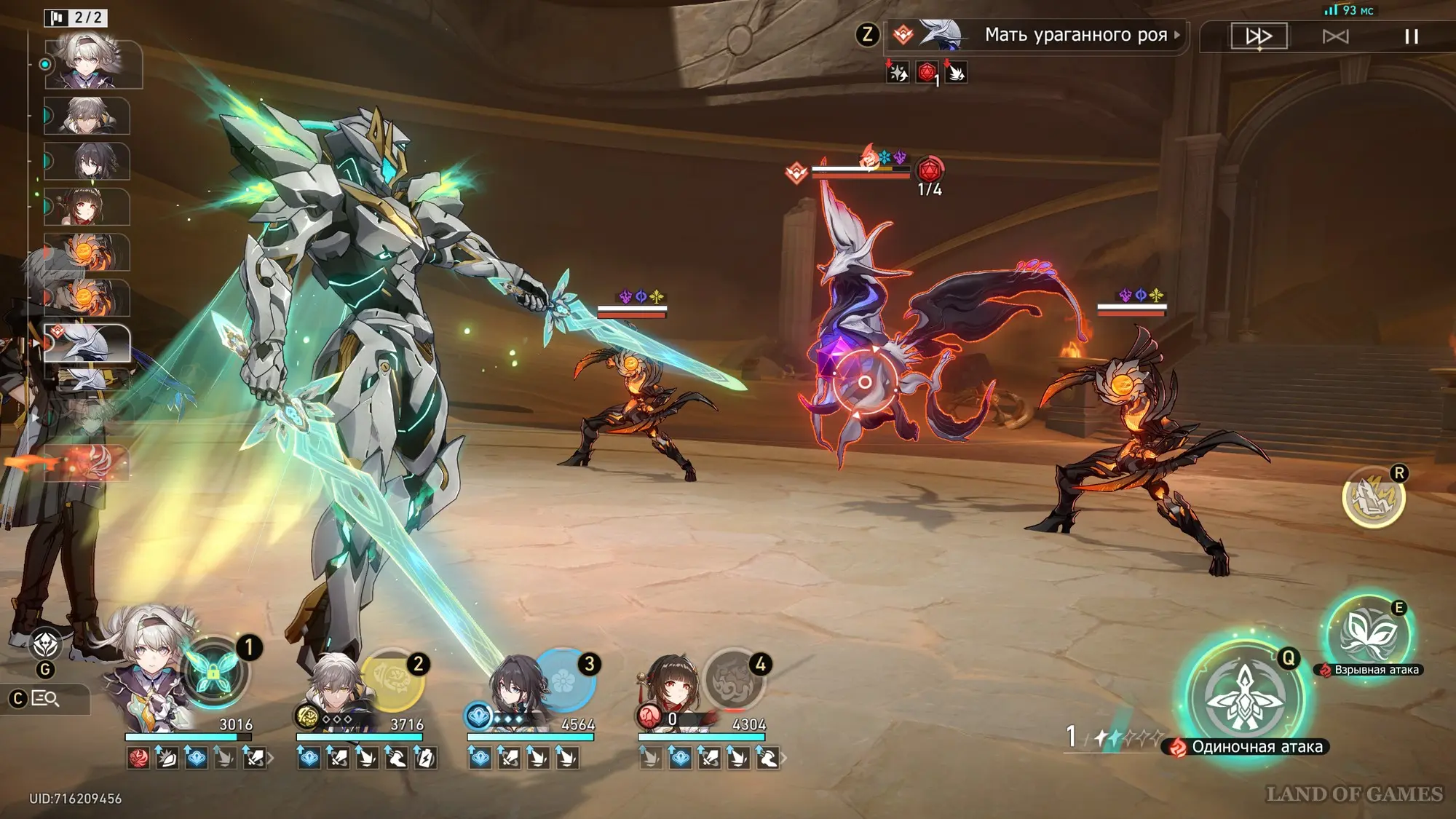Viewport: 1456px width, 819px height.
Task: Trigger the fourth character's gray ultimate
Action: pyautogui.click(x=734, y=679)
